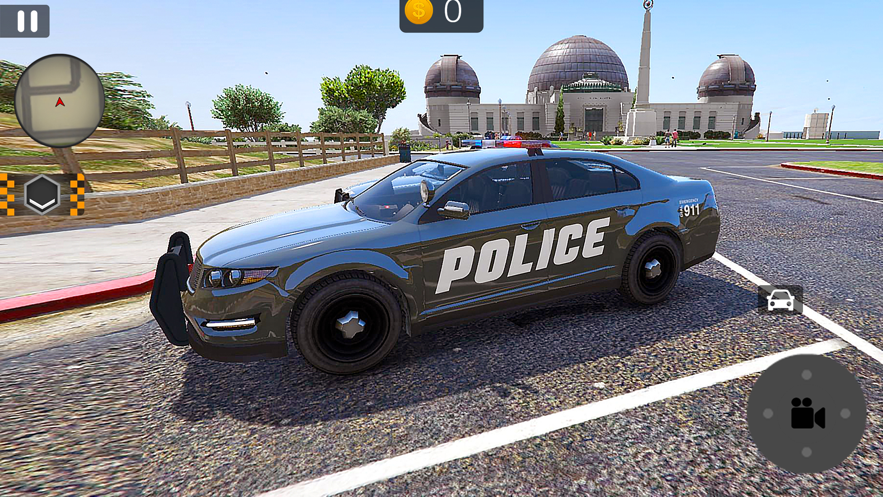Enter the vehicle using the car icon
The height and width of the screenshot is (497, 883).
780,300
